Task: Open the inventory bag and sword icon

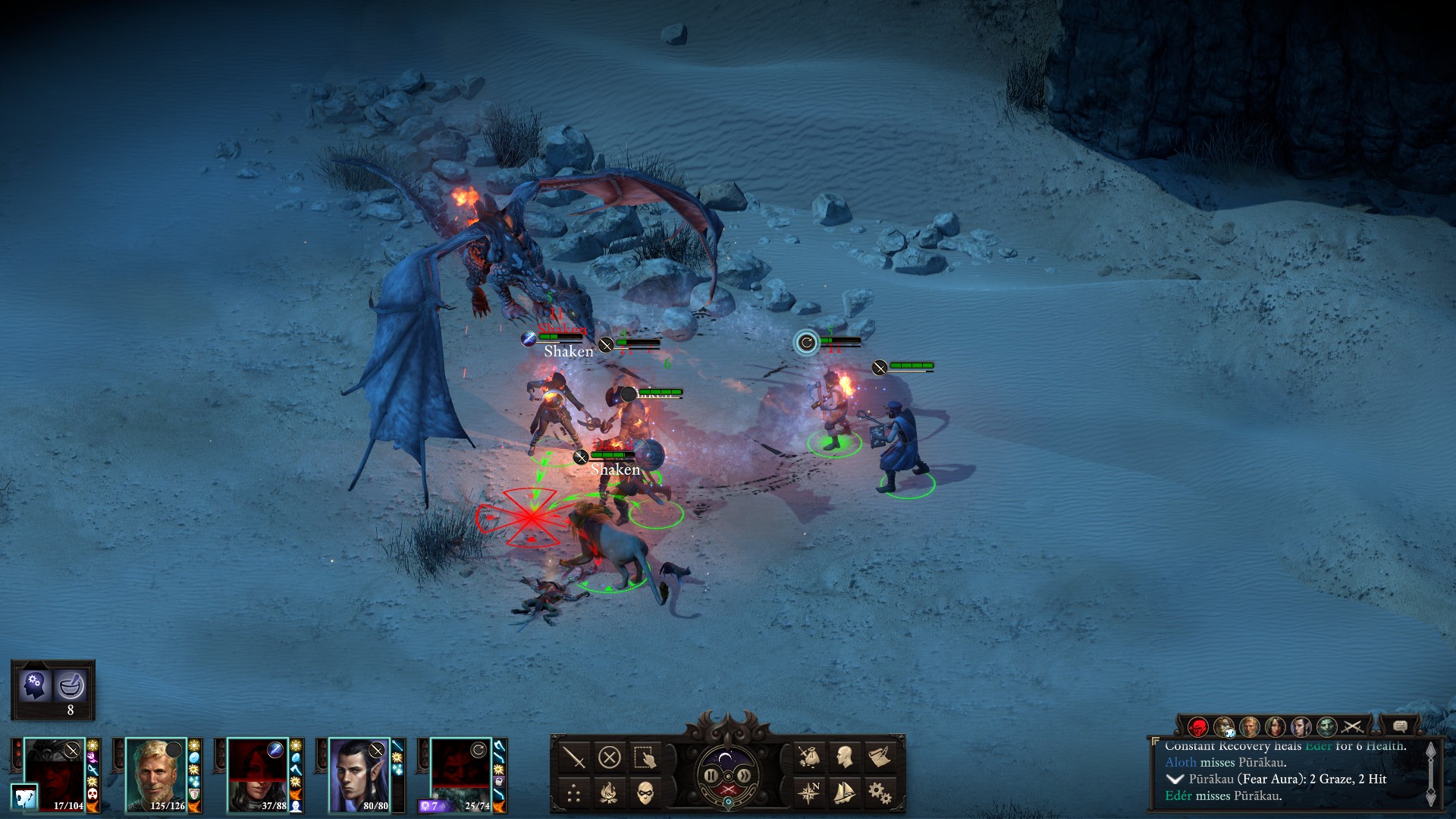Action: coord(809,757)
